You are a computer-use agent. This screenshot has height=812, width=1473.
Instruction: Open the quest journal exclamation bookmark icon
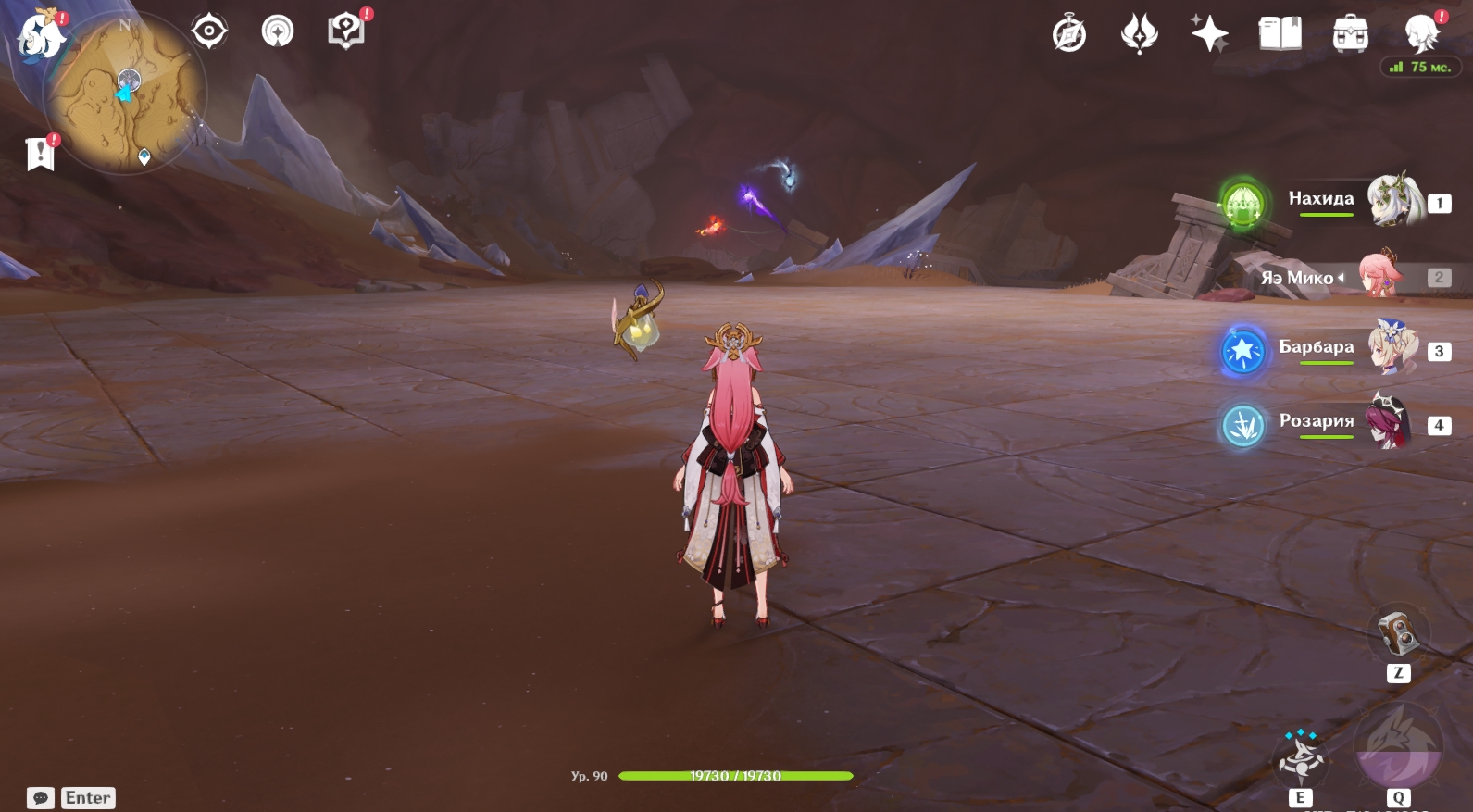(41, 154)
